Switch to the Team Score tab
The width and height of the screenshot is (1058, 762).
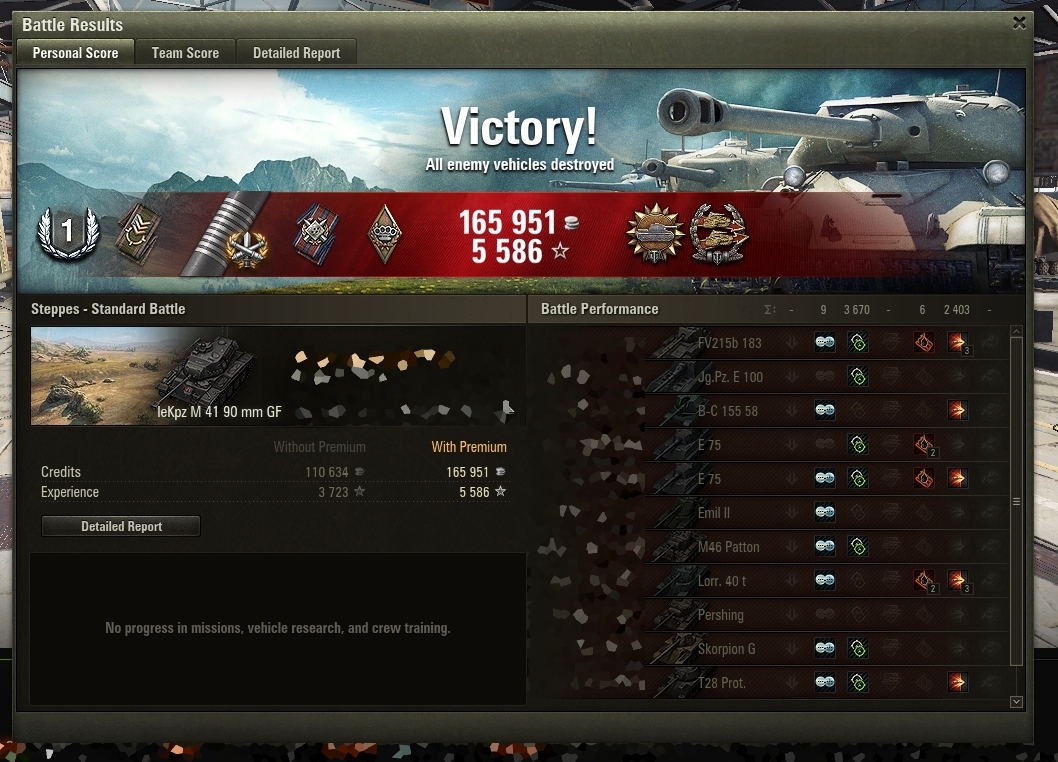pos(185,53)
